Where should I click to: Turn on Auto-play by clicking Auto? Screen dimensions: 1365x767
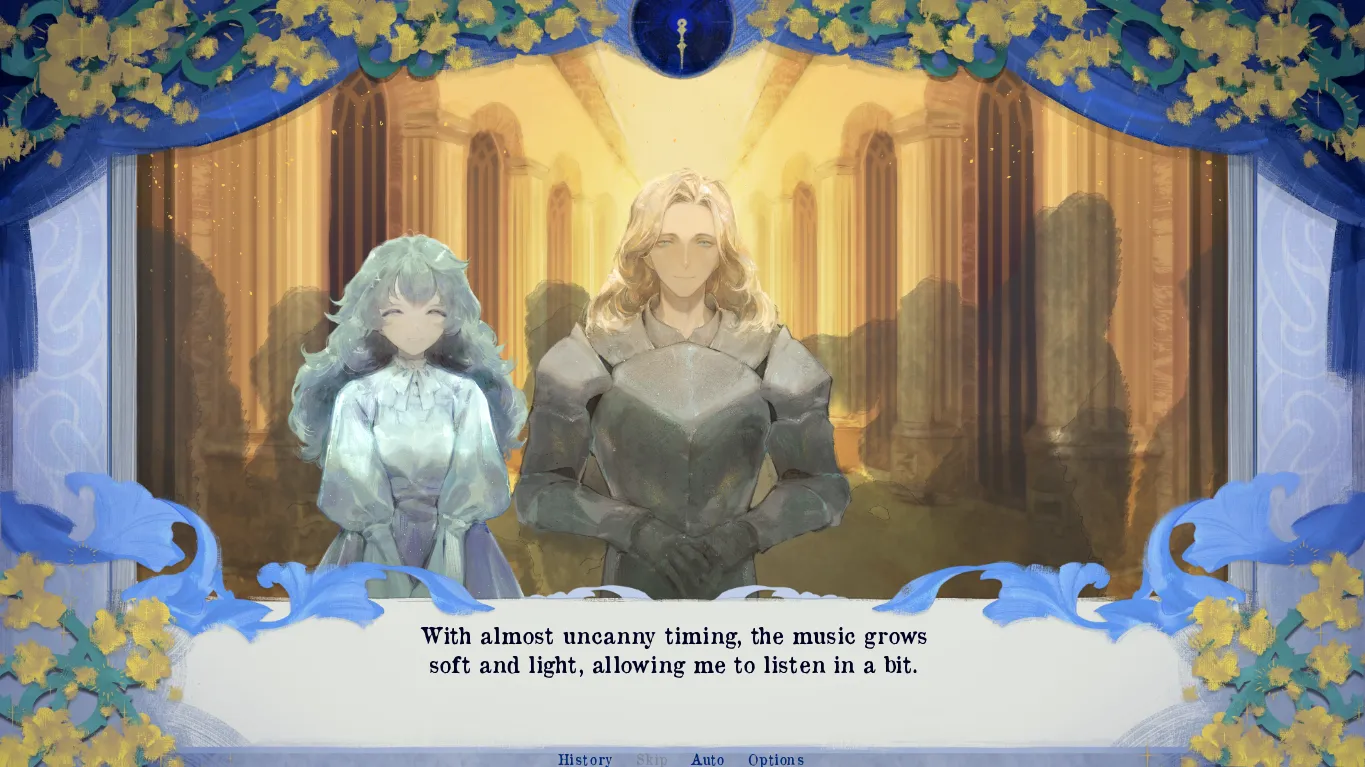coord(708,759)
